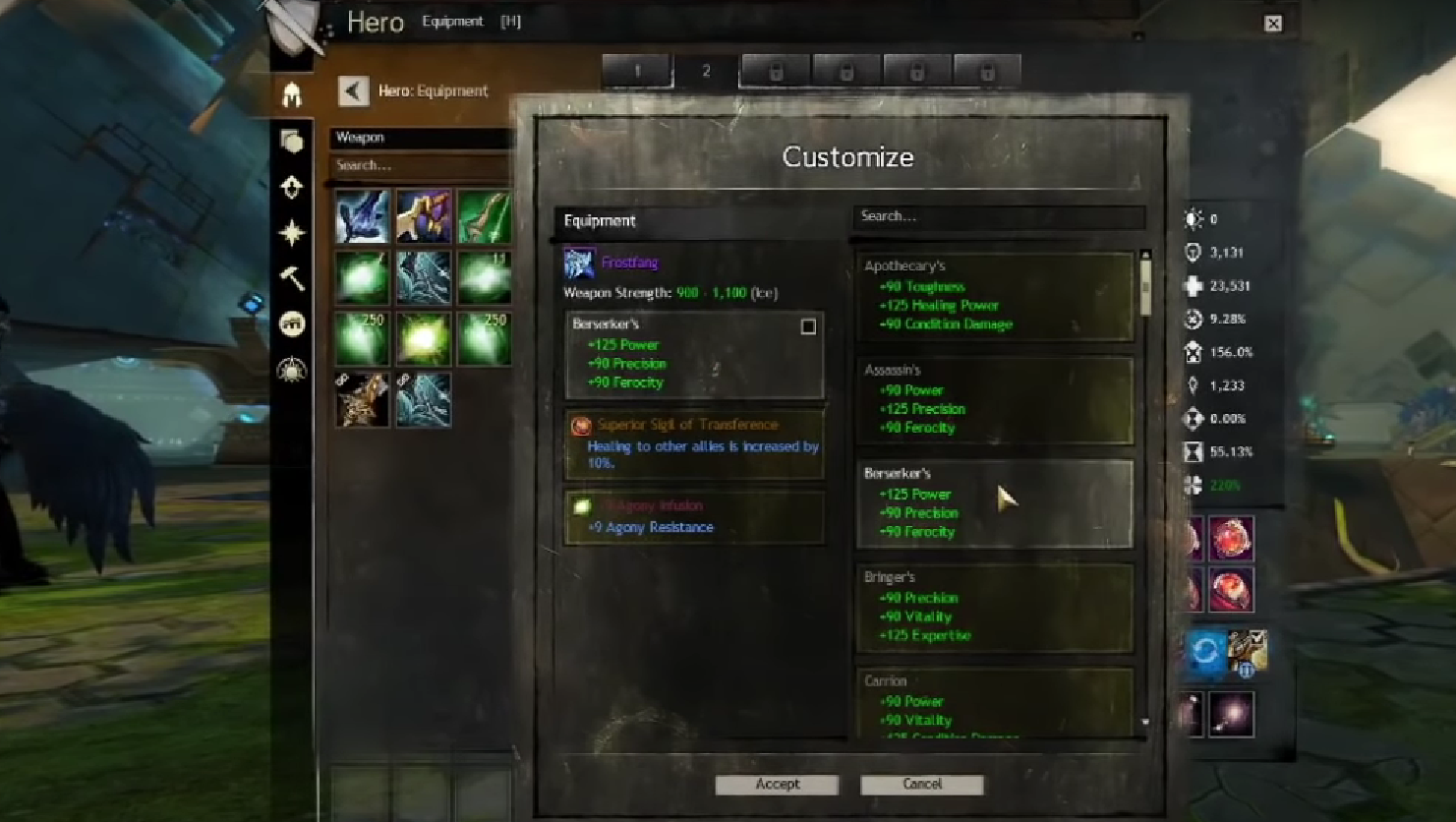Image resolution: width=1456 pixels, height=822 pixels.
Task: Select the green bow weapon icon
Action: [484, 216]
